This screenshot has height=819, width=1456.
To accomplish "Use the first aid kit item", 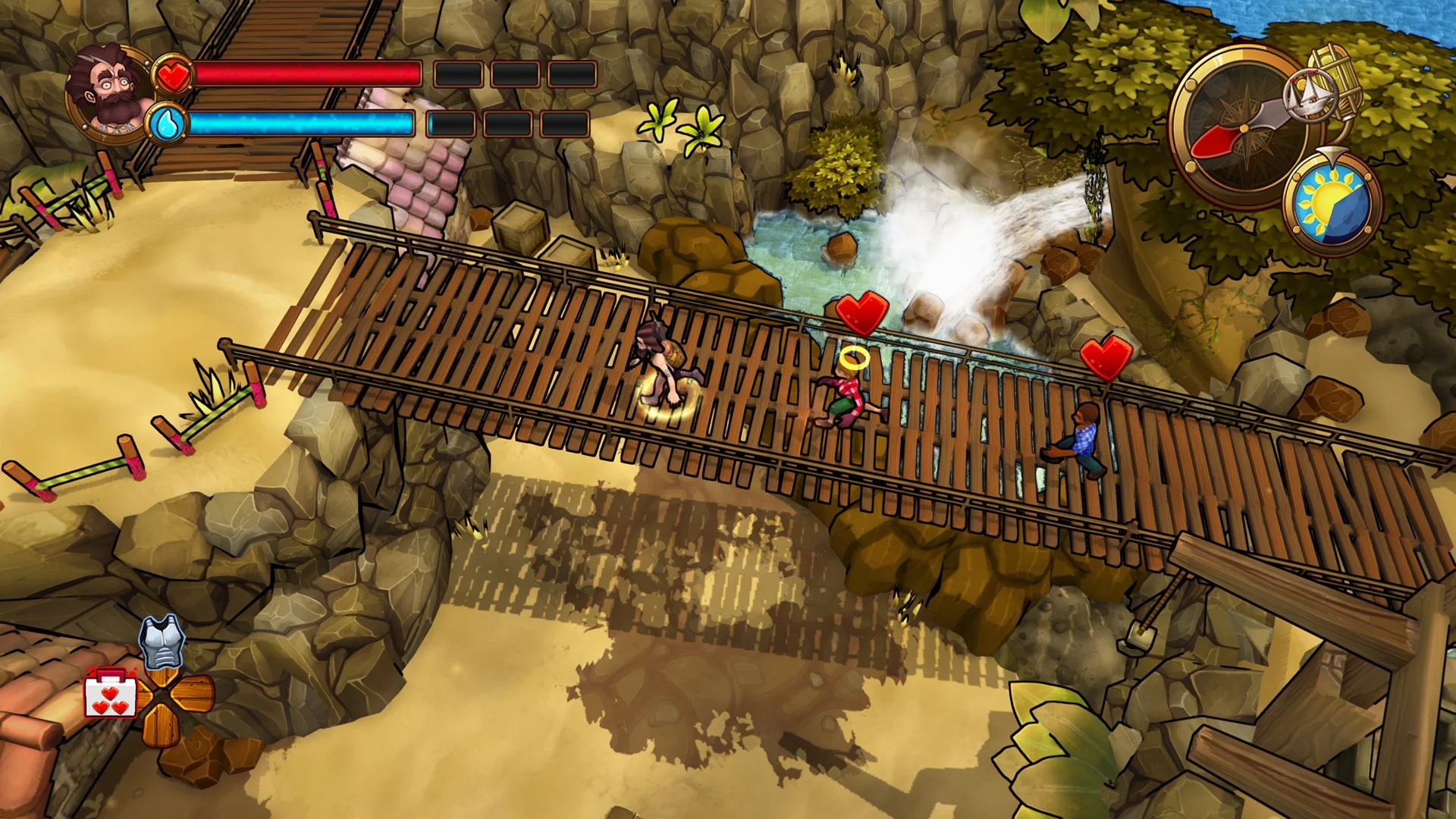I will pyautogui.click(x=111, y=694).
